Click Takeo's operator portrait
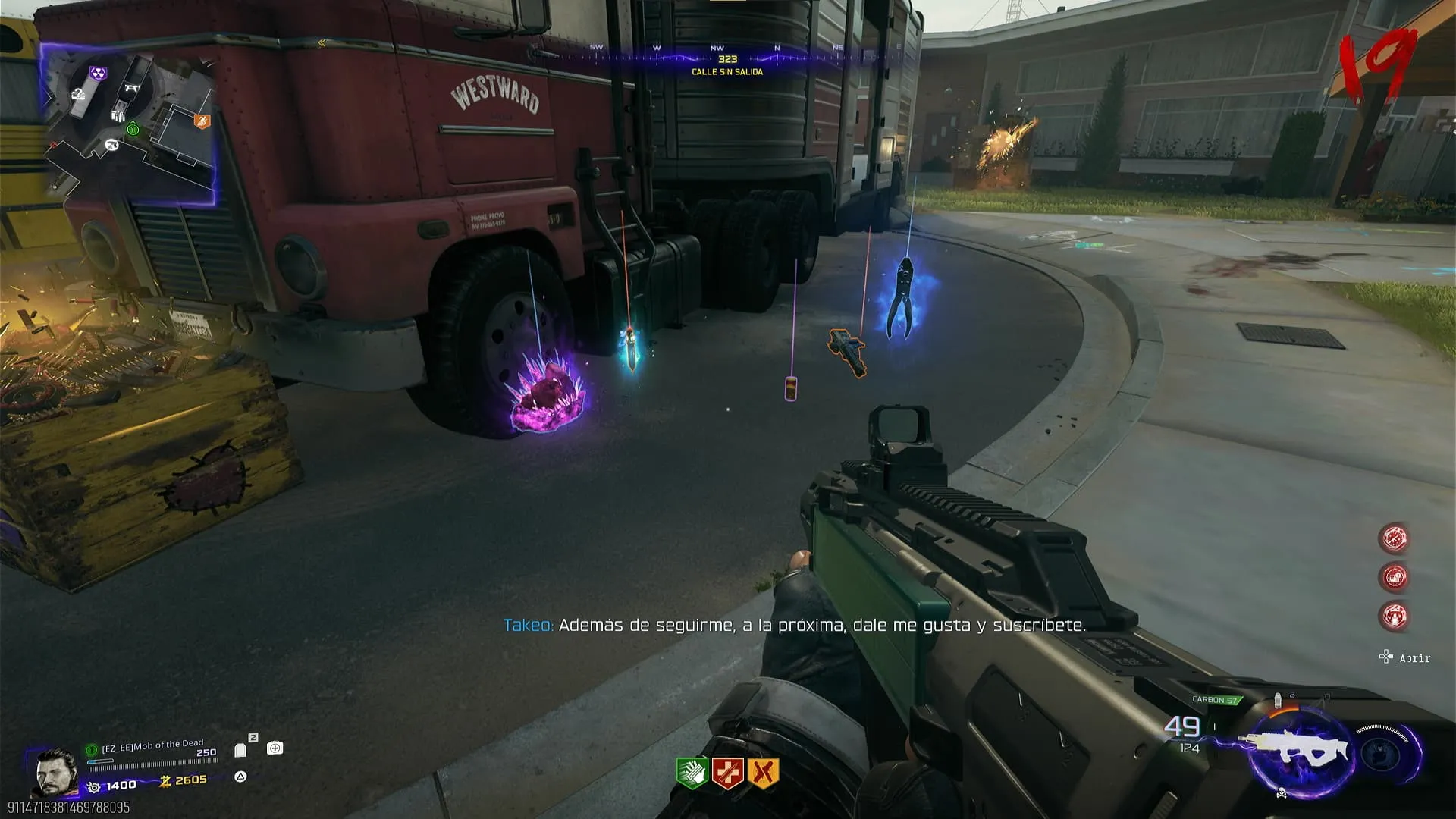This screenshot has width=1456, height=819. pos(56,772)
